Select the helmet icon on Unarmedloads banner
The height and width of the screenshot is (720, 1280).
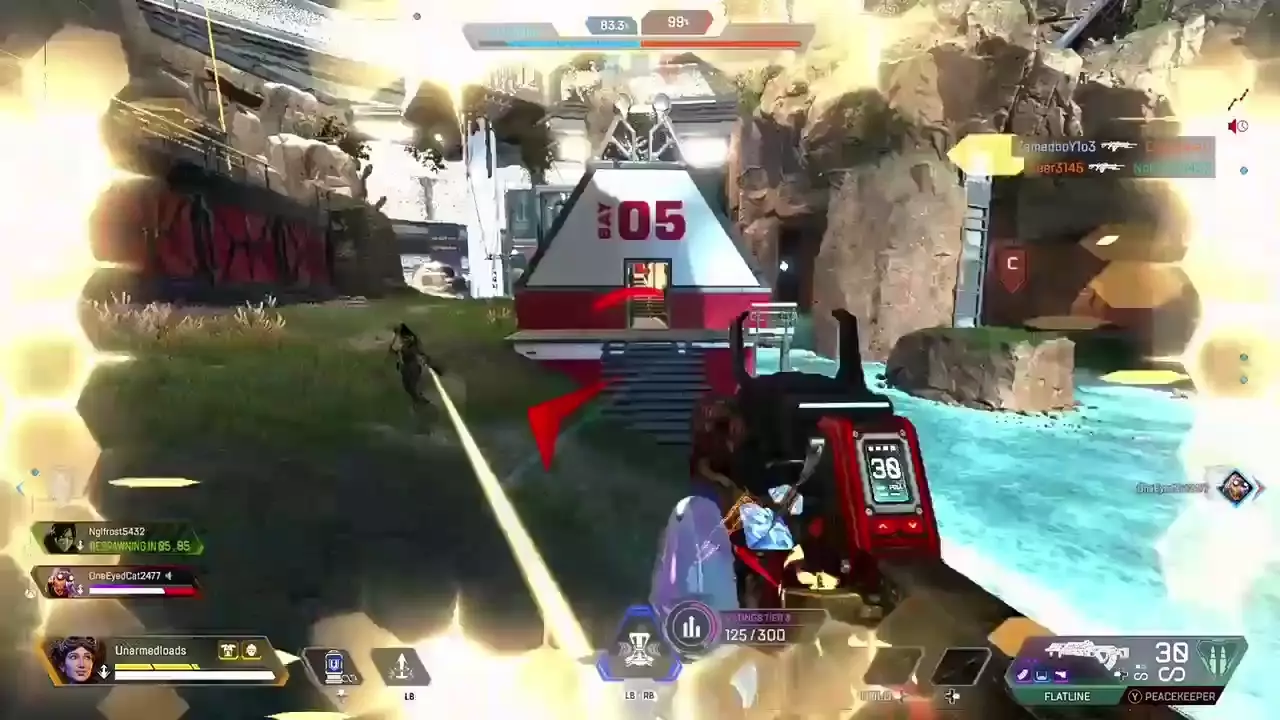[251, 650]
